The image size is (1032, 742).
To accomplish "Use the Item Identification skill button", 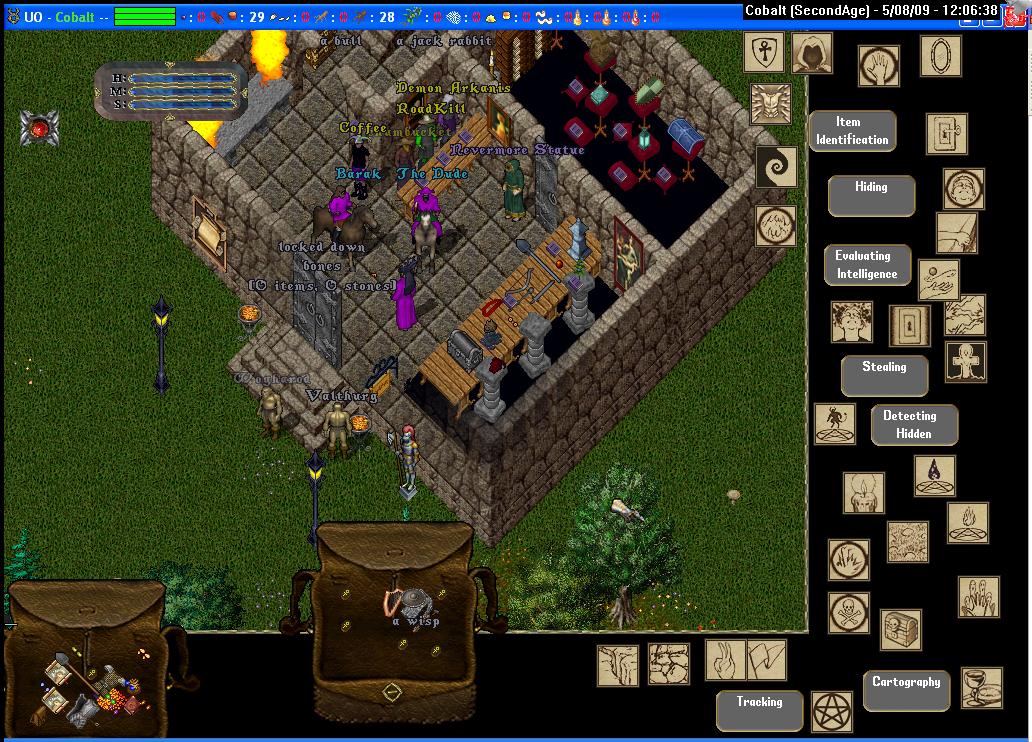I will 852,131.
